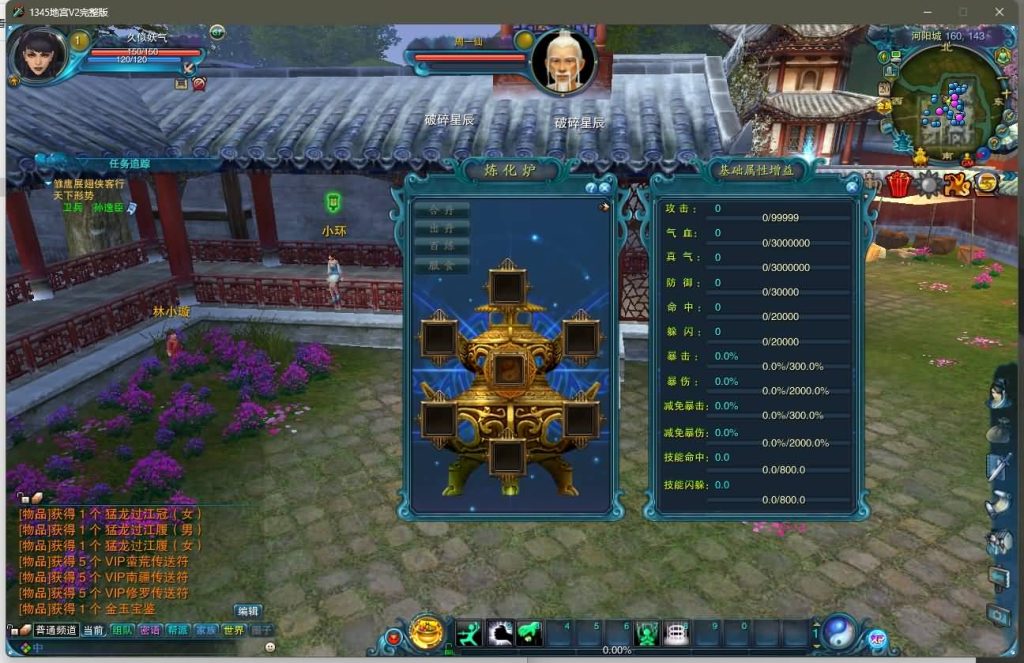Click the 编辑 chat edit button

click(x=247, y=611)
